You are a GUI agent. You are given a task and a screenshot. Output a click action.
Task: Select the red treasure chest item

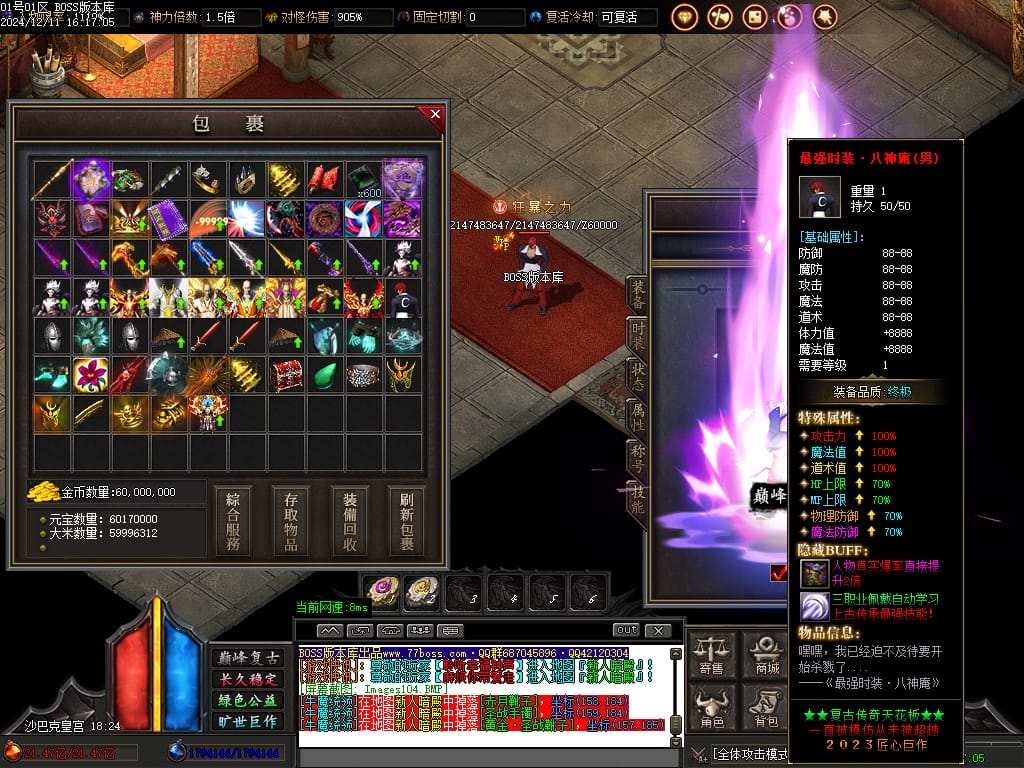286,375
